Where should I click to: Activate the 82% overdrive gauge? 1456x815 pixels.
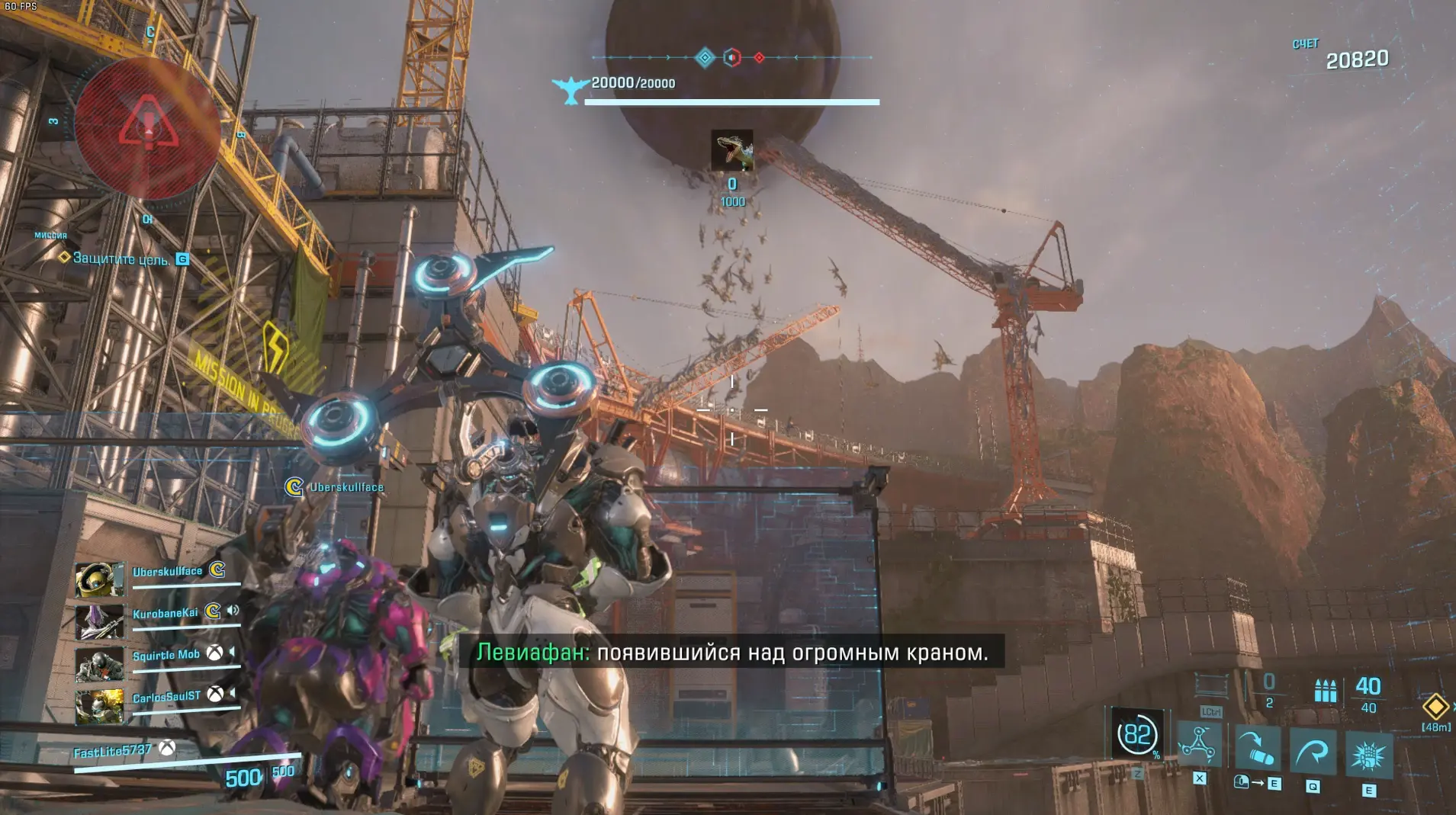pos(1137,735)
